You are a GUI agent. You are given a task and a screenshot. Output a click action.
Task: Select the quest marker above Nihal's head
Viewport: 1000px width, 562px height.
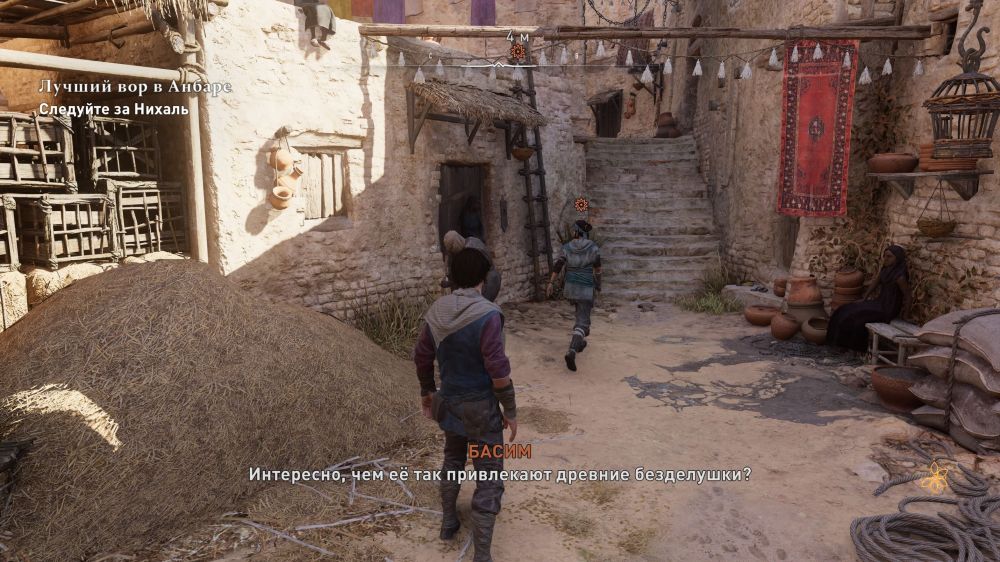pyautogui.click(x=581, y=205)
